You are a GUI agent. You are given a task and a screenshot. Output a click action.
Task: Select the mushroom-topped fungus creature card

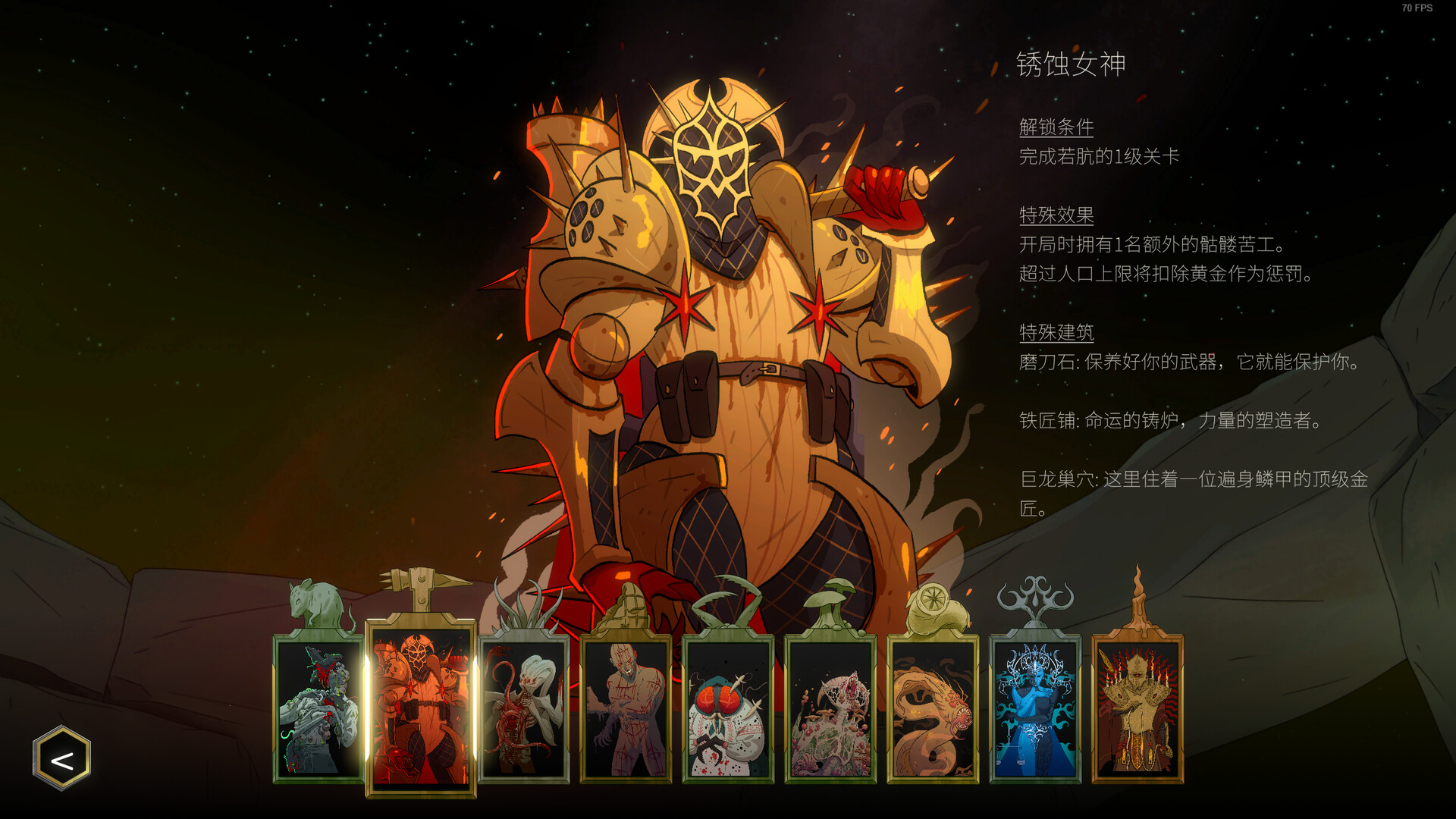(x=831, y=709)
